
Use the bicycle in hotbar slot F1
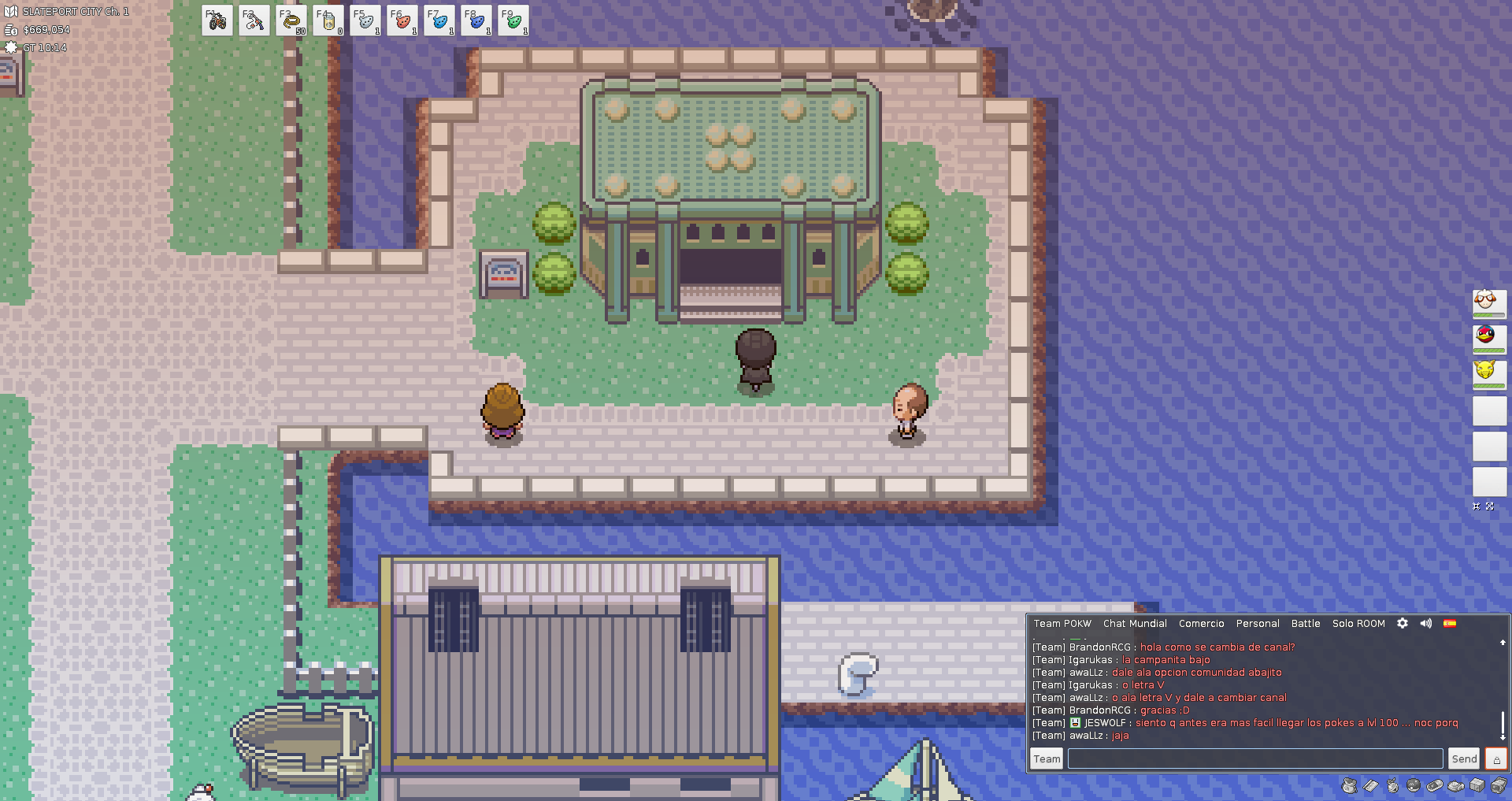pyautogui.click(x=217, y=20)
